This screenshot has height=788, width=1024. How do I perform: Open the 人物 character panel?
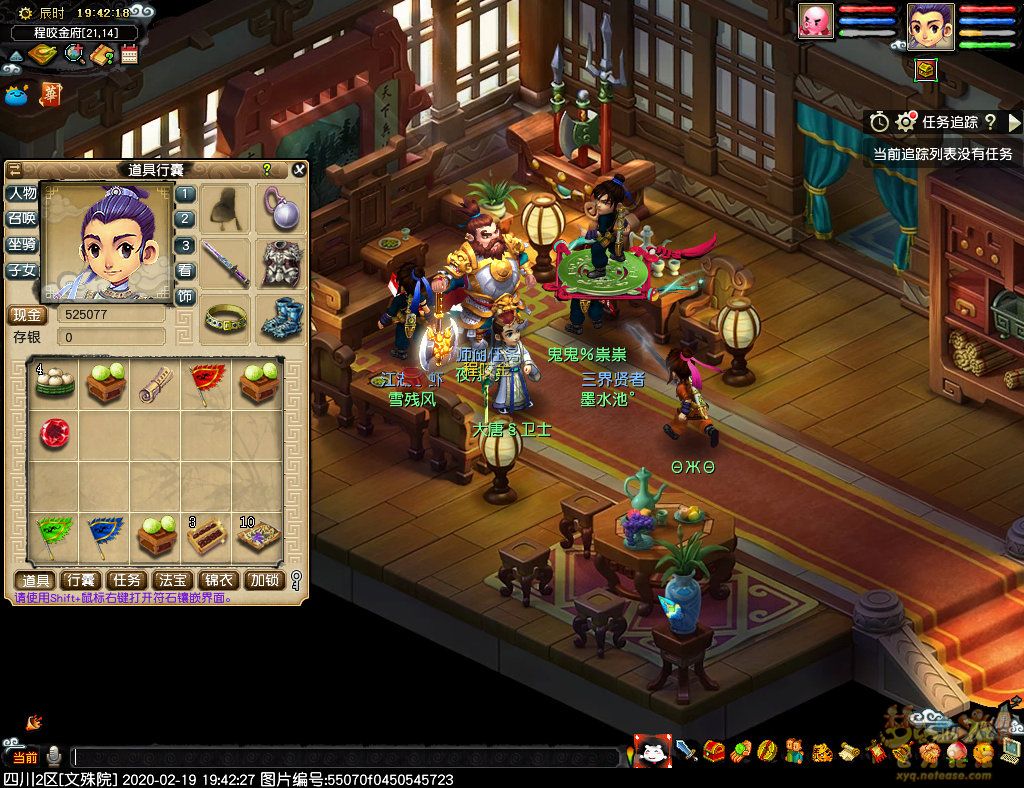pos(22,193)
